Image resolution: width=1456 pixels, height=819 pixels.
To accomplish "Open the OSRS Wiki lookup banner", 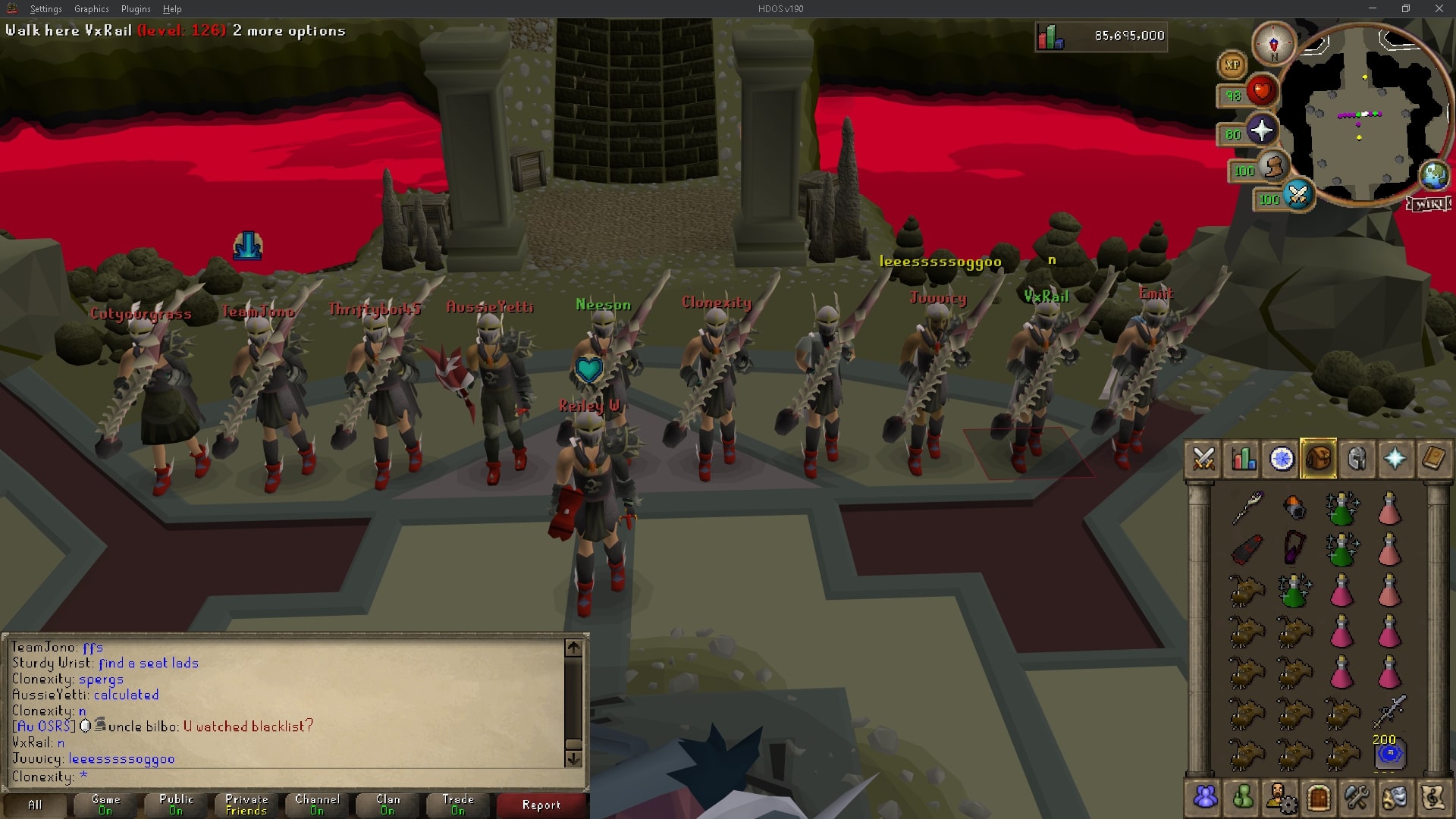I will coord(1429,202).
